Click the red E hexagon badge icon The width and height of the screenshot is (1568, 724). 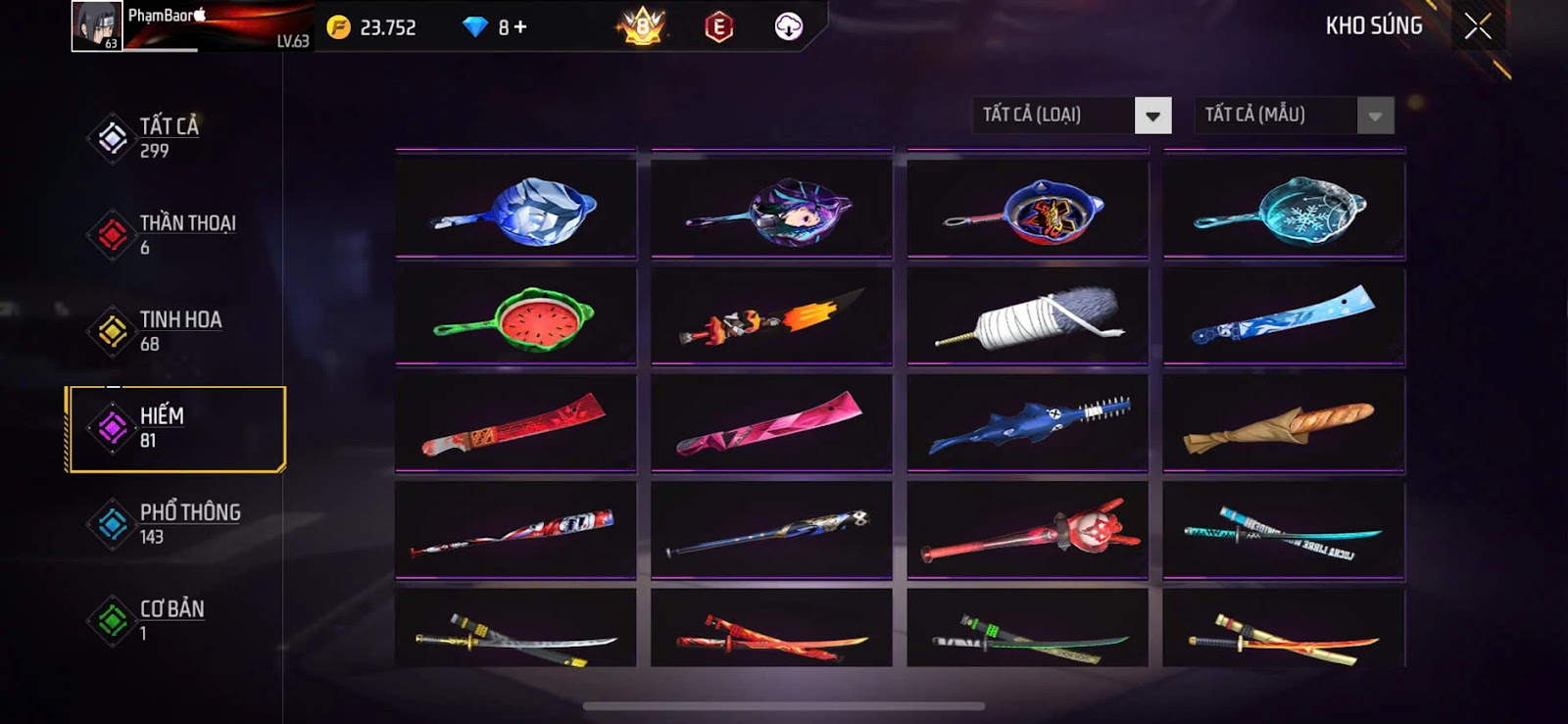pyautogui.click(x=718, y=27)
